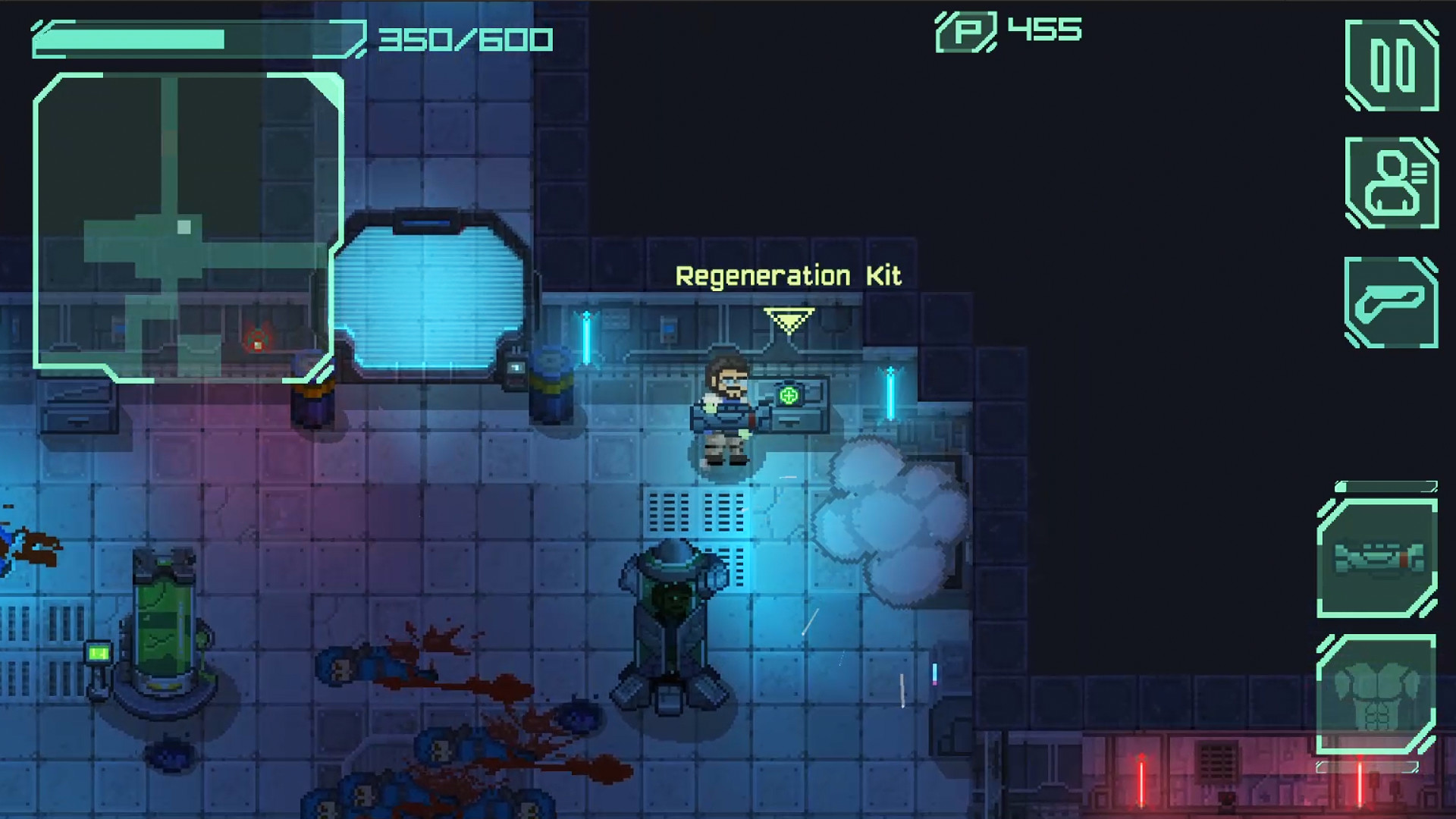Click the yellow arrow marker under the label
1456x819 pixels.
[x=788, y=321]
